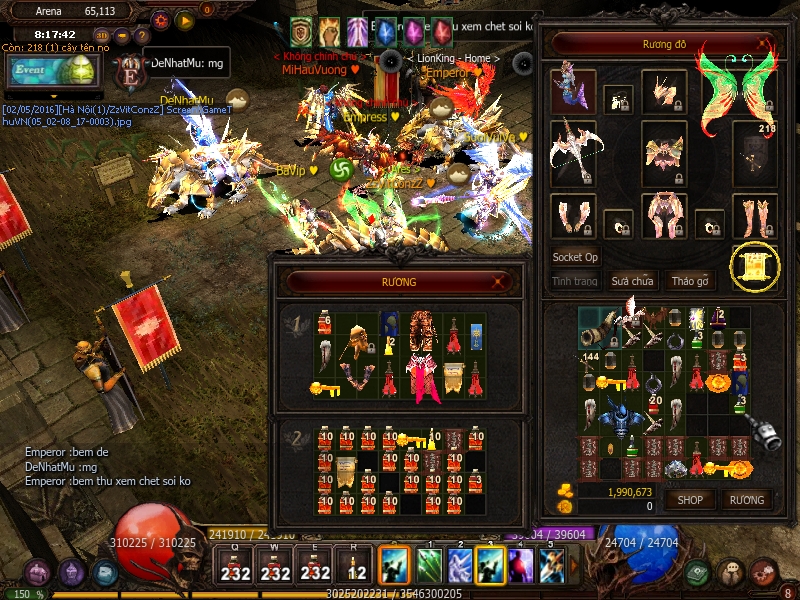Select the equipped boots slot
The image size is (800, 600).
tap(754, 215)
